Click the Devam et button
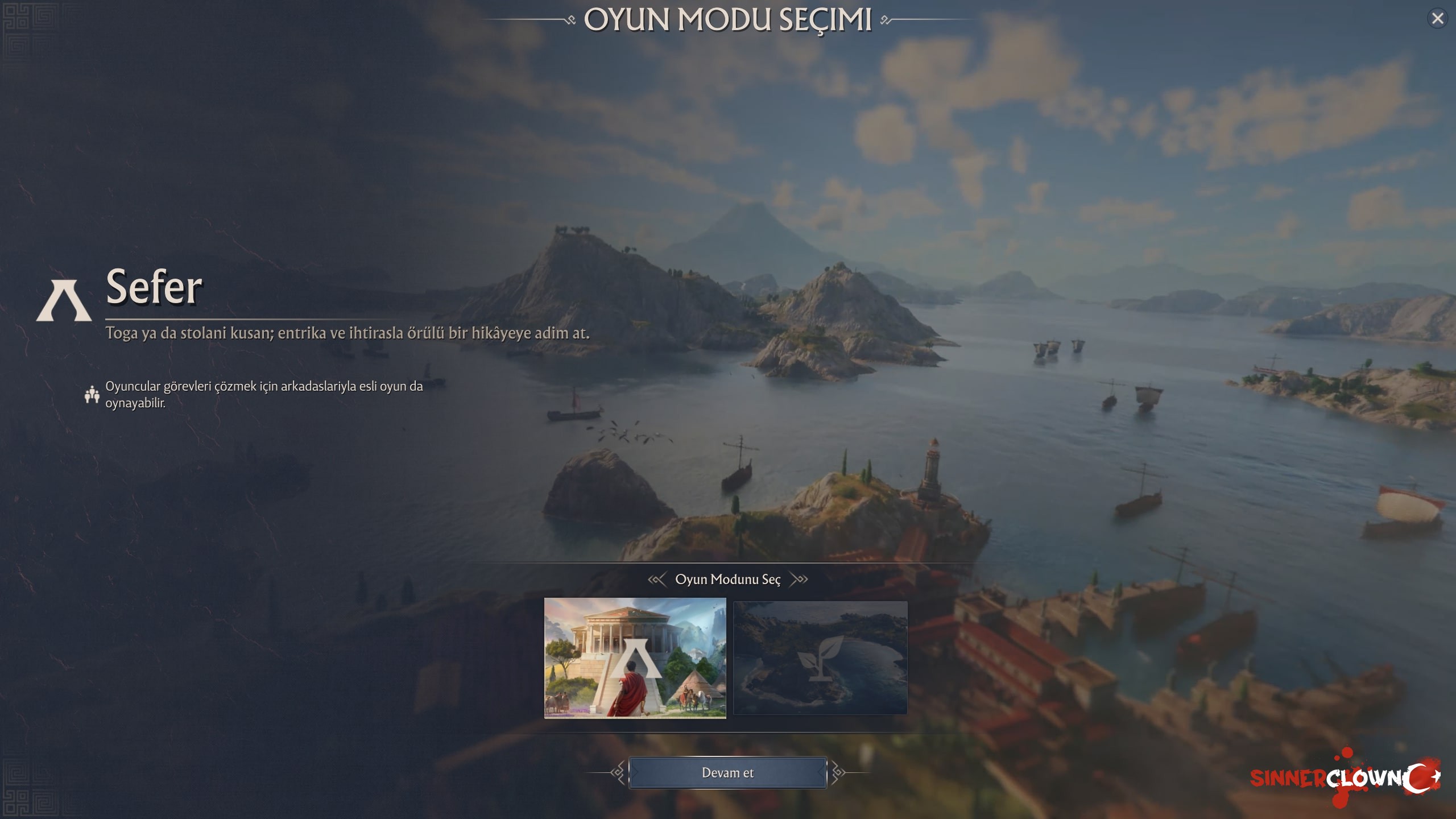The width and height of the screenshot is (1456, 819). click(x=727, y=773)
